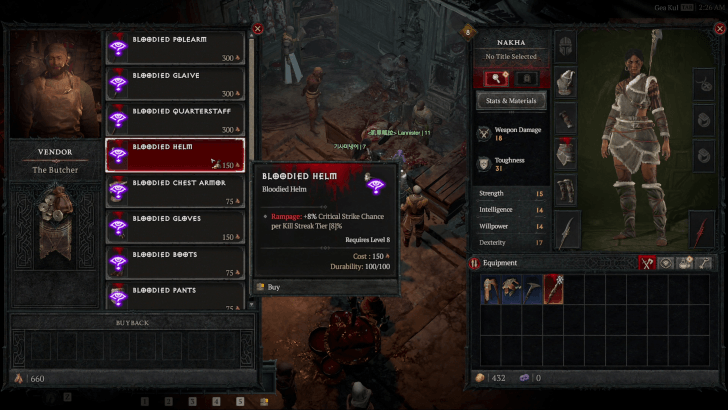Select the highlighted spear in inventory

coord(553,289)
